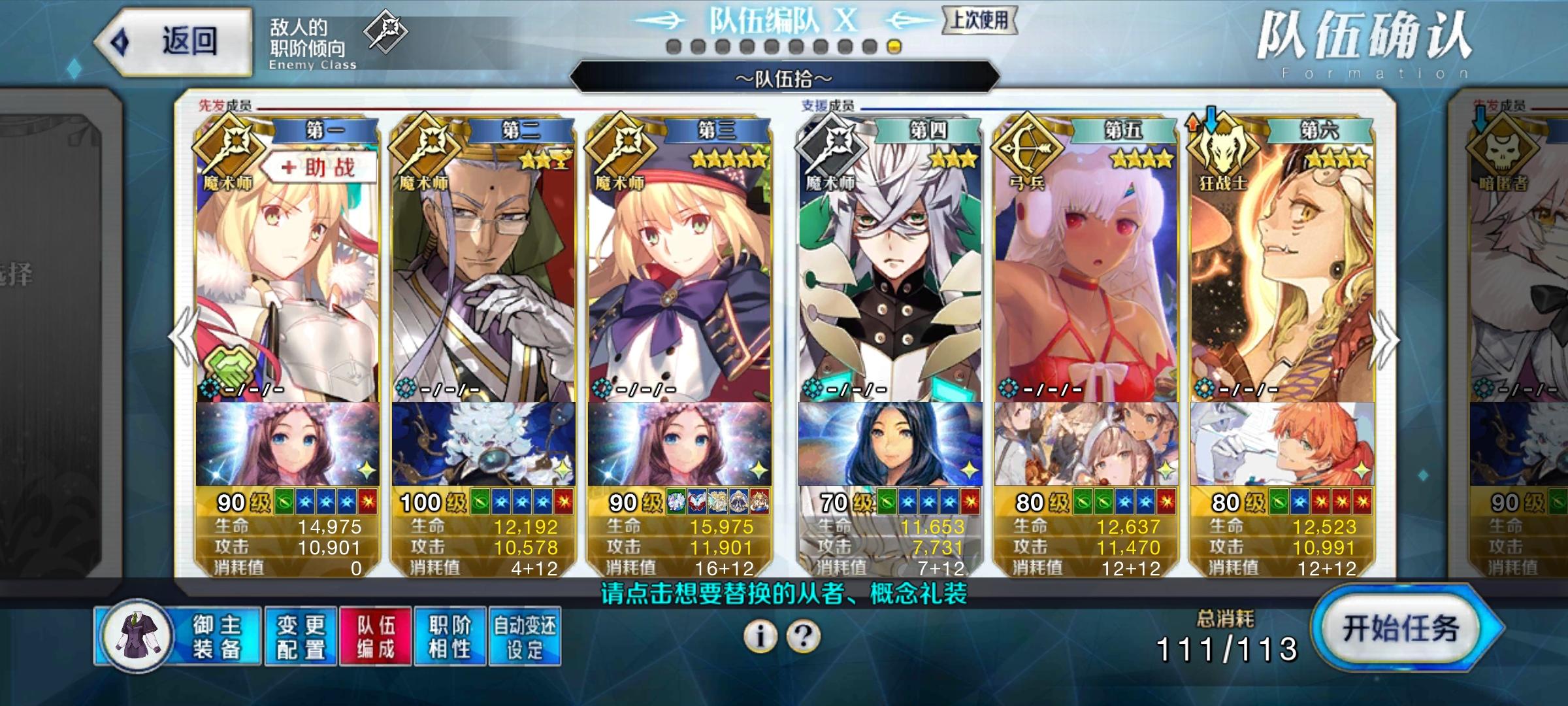Open 自动变还设定 auto settings
The width and height of the screenshot is (1568, 706).
point(525,636)
